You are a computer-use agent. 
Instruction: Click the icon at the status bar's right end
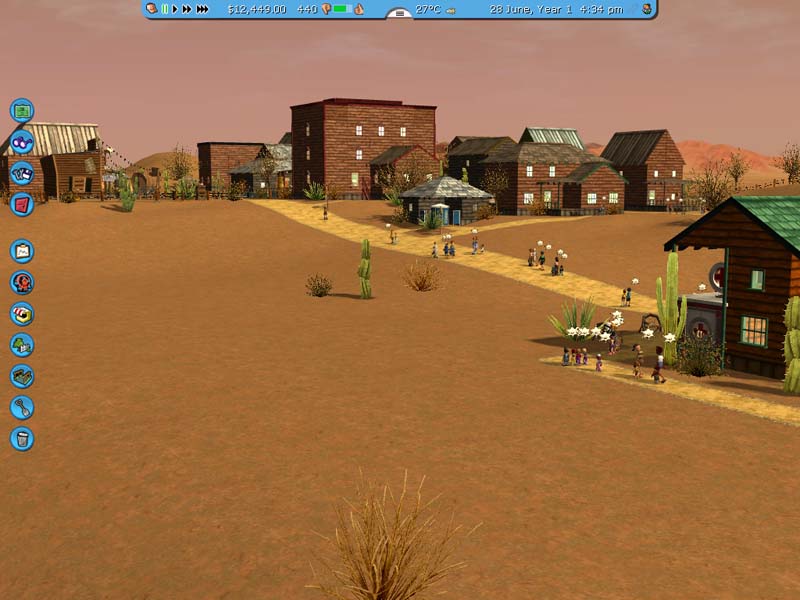pyautogui.click(x=647, y=9)
